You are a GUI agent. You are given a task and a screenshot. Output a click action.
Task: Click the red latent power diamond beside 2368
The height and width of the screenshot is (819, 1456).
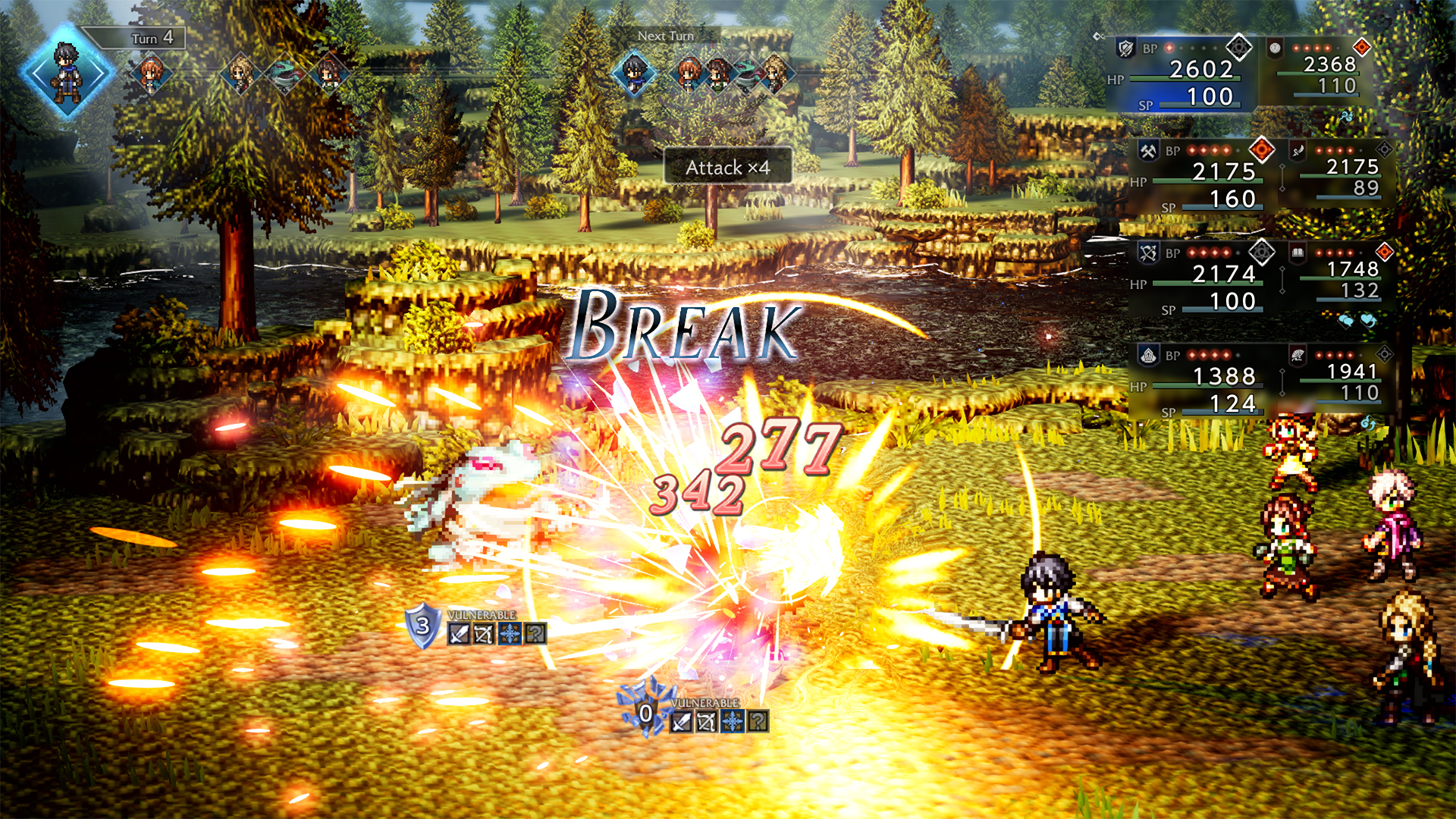point(1361,47)
